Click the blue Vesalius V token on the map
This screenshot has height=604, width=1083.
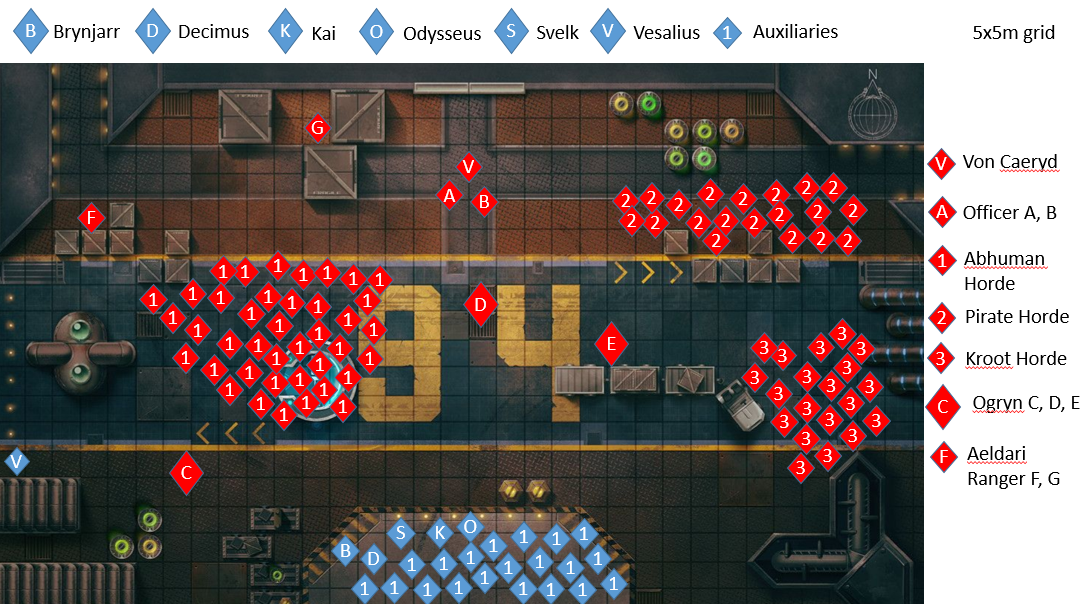coord(16,462)
